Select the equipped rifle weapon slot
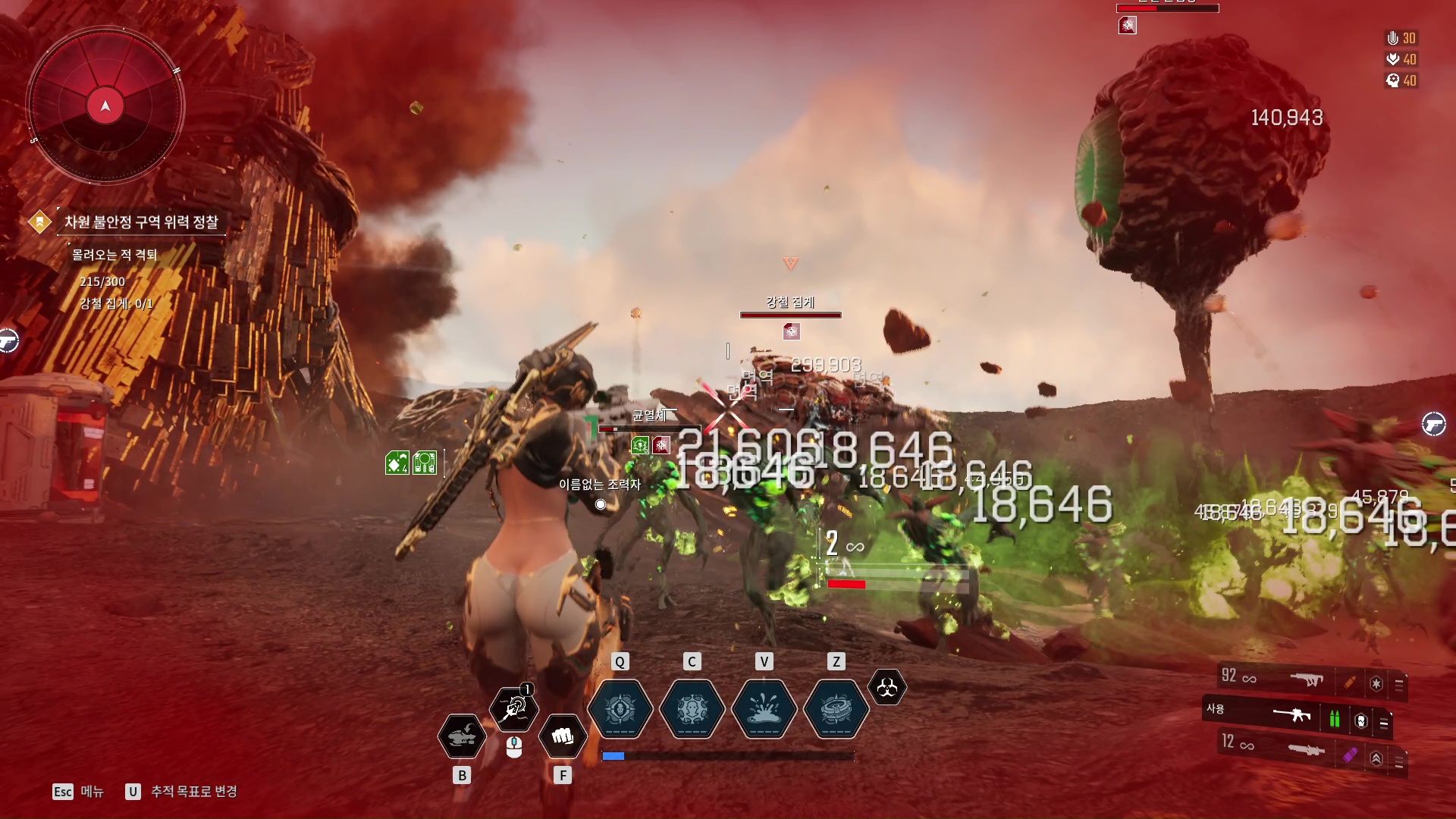1456x819 pixels. point(1291,714)
